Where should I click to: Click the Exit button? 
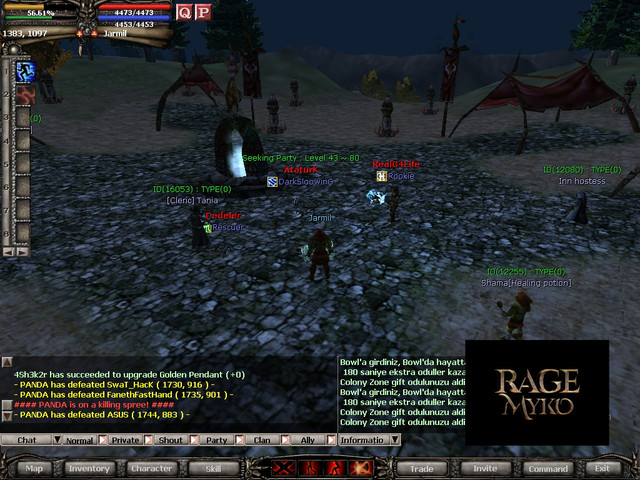[x=602, y=467]
